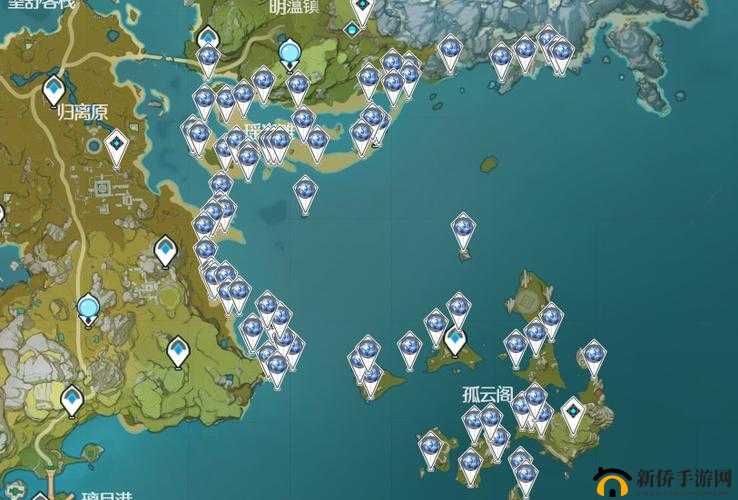Select the teleport waypoint just above the 孤云阁 label
The image size is (738, 500).
[x=456, y=341]
